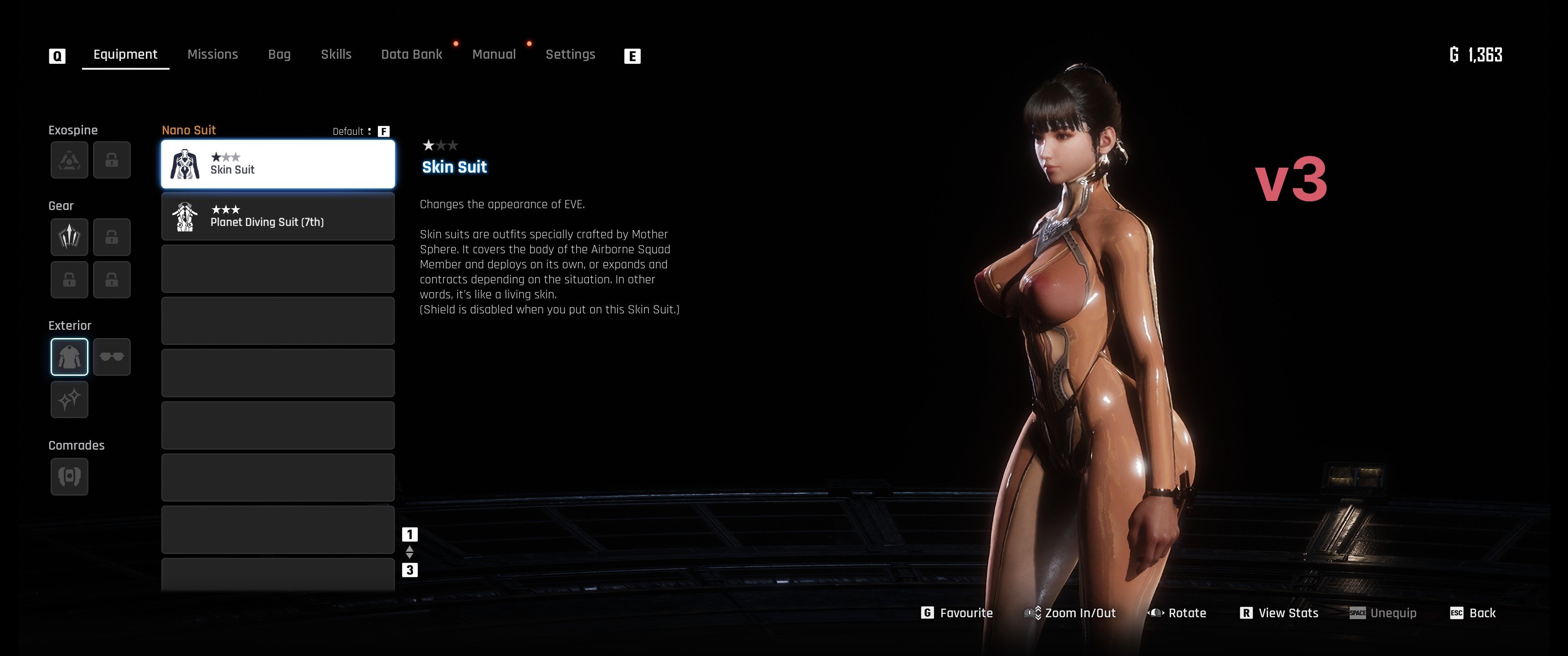Select Planet Diving Suit (7th)

(x=278, y=217)
